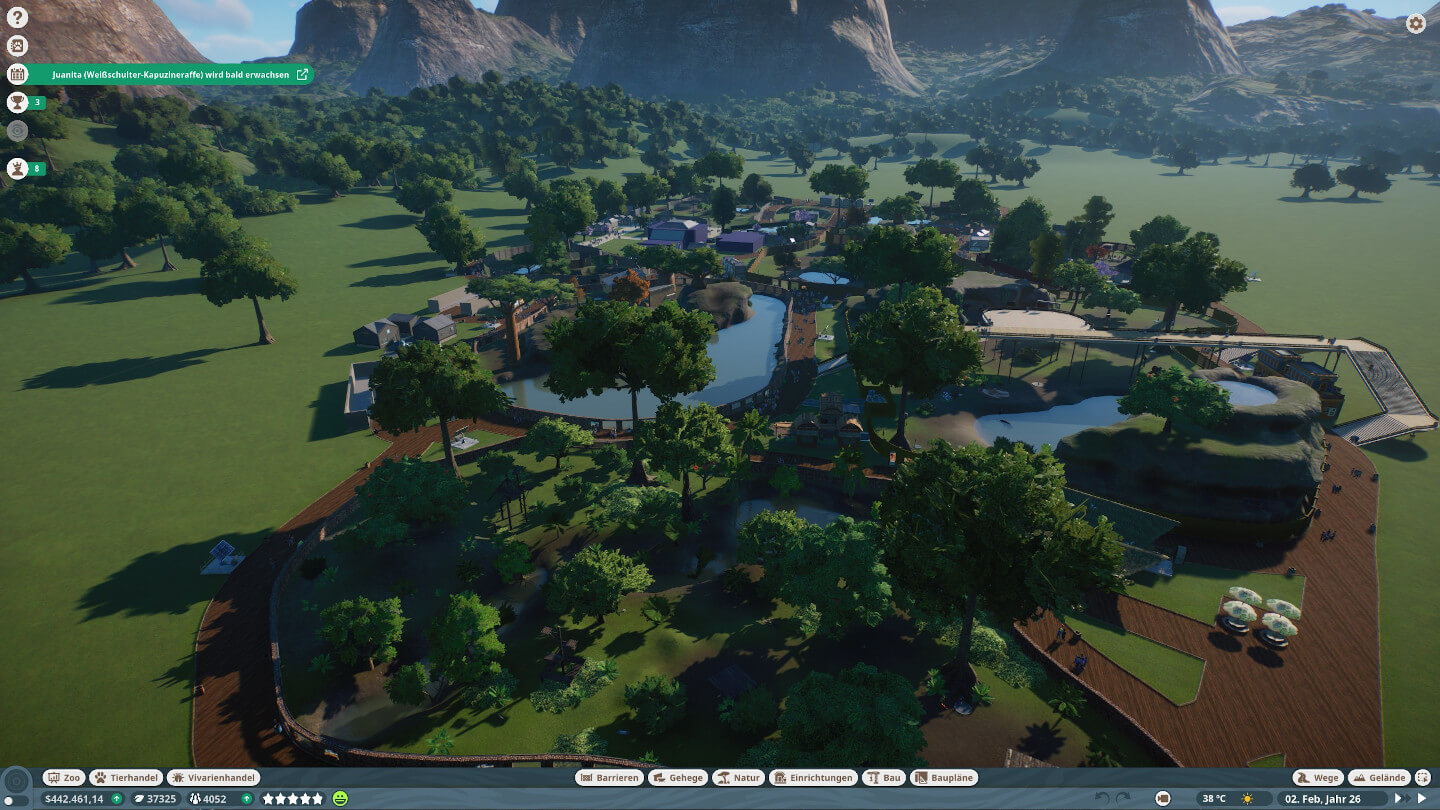Open the Baupläne blueprints menu
The width and height of the screenshot is (1440, 810).
(944, 777)
